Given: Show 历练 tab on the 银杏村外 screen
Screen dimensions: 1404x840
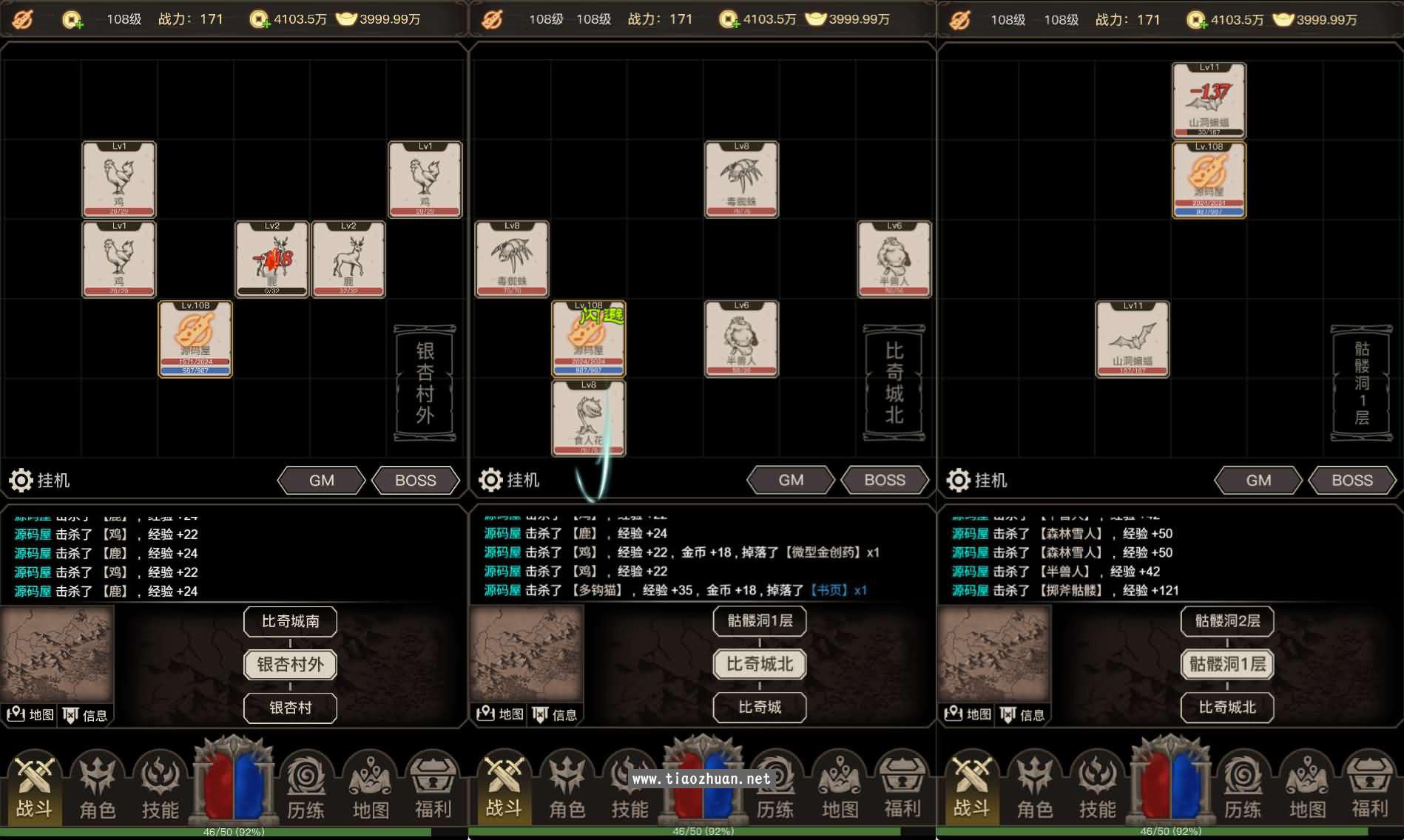Looking at the screenshot, I should pos(306,789).
